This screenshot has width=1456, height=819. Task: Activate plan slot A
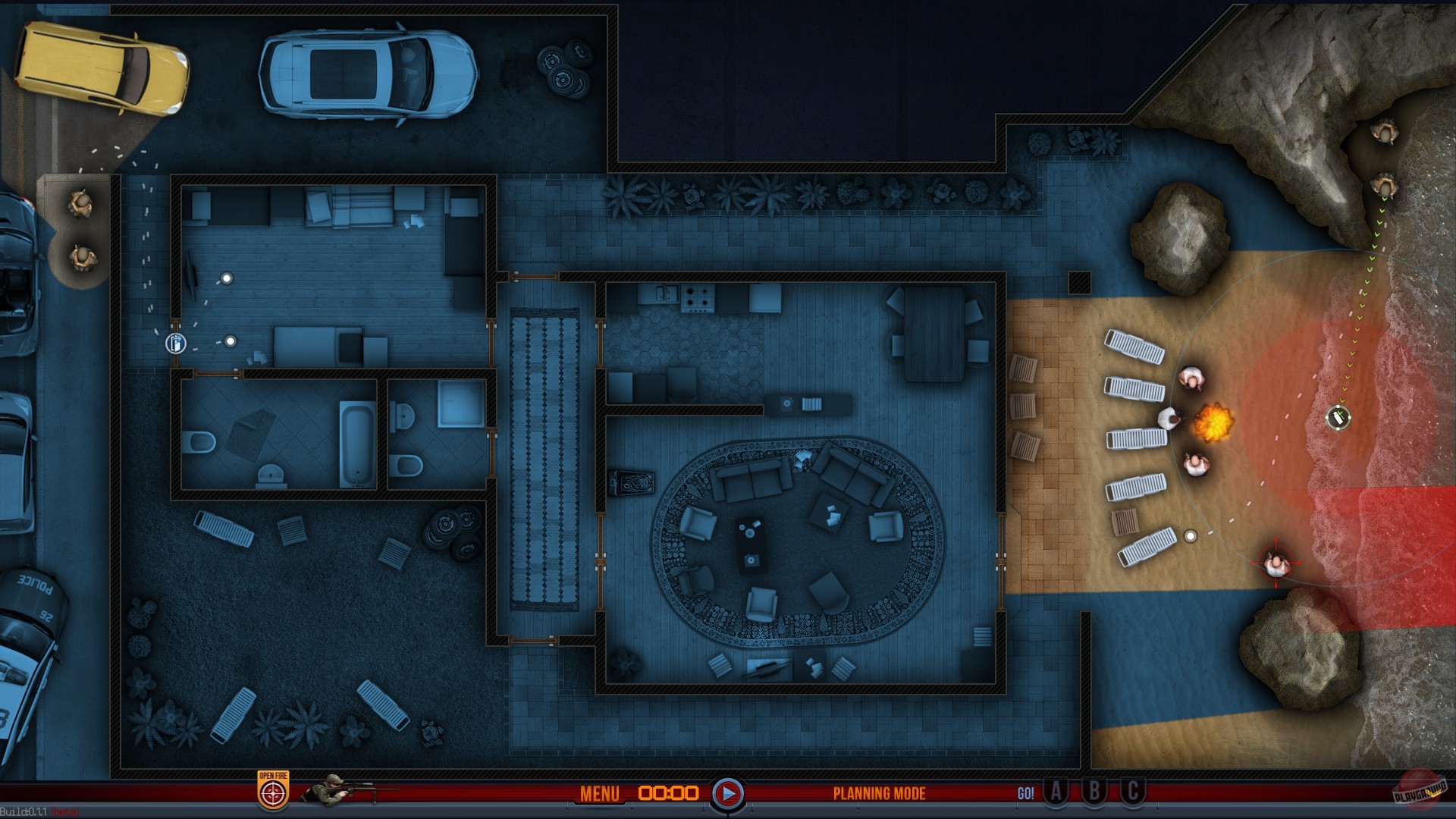tap(1056, 793)
